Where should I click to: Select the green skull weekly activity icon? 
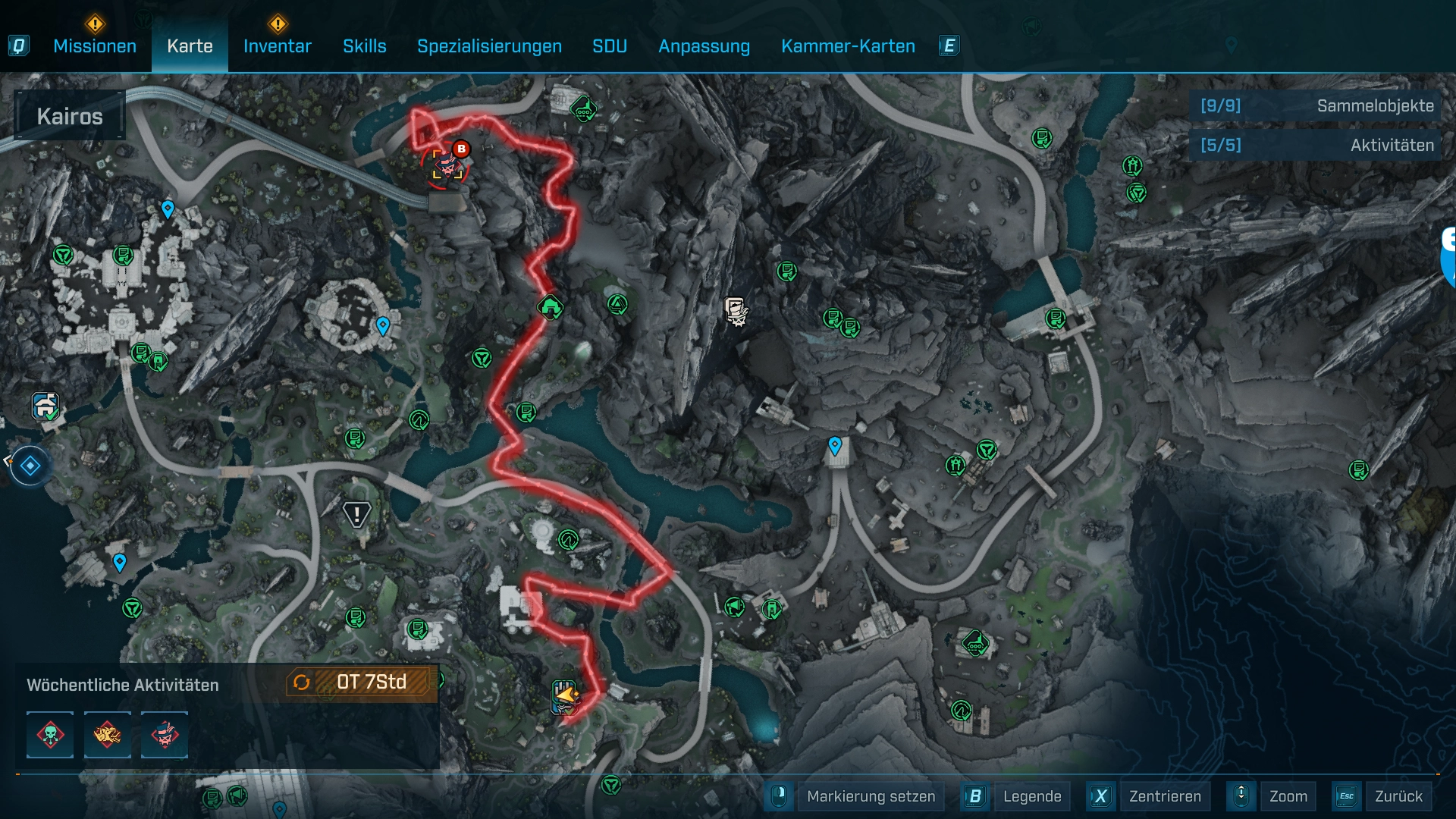[x=50, y=735]
